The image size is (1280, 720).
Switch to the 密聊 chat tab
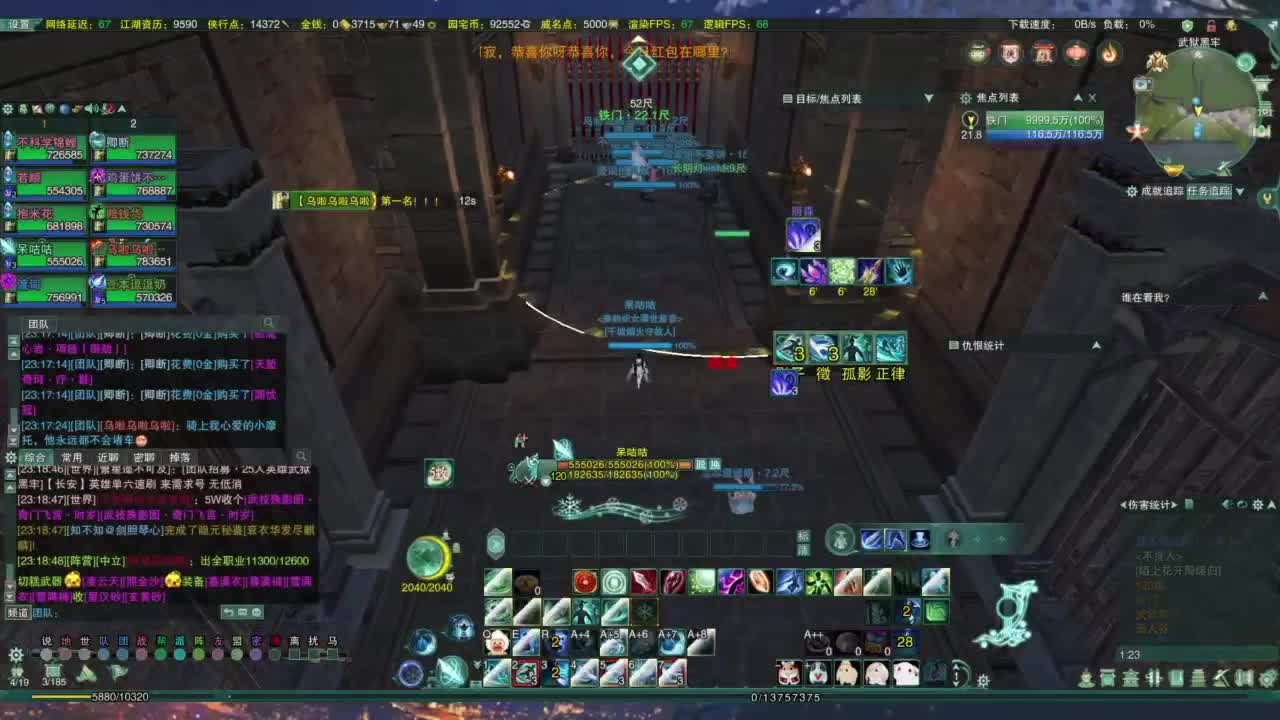click(144, 457)
